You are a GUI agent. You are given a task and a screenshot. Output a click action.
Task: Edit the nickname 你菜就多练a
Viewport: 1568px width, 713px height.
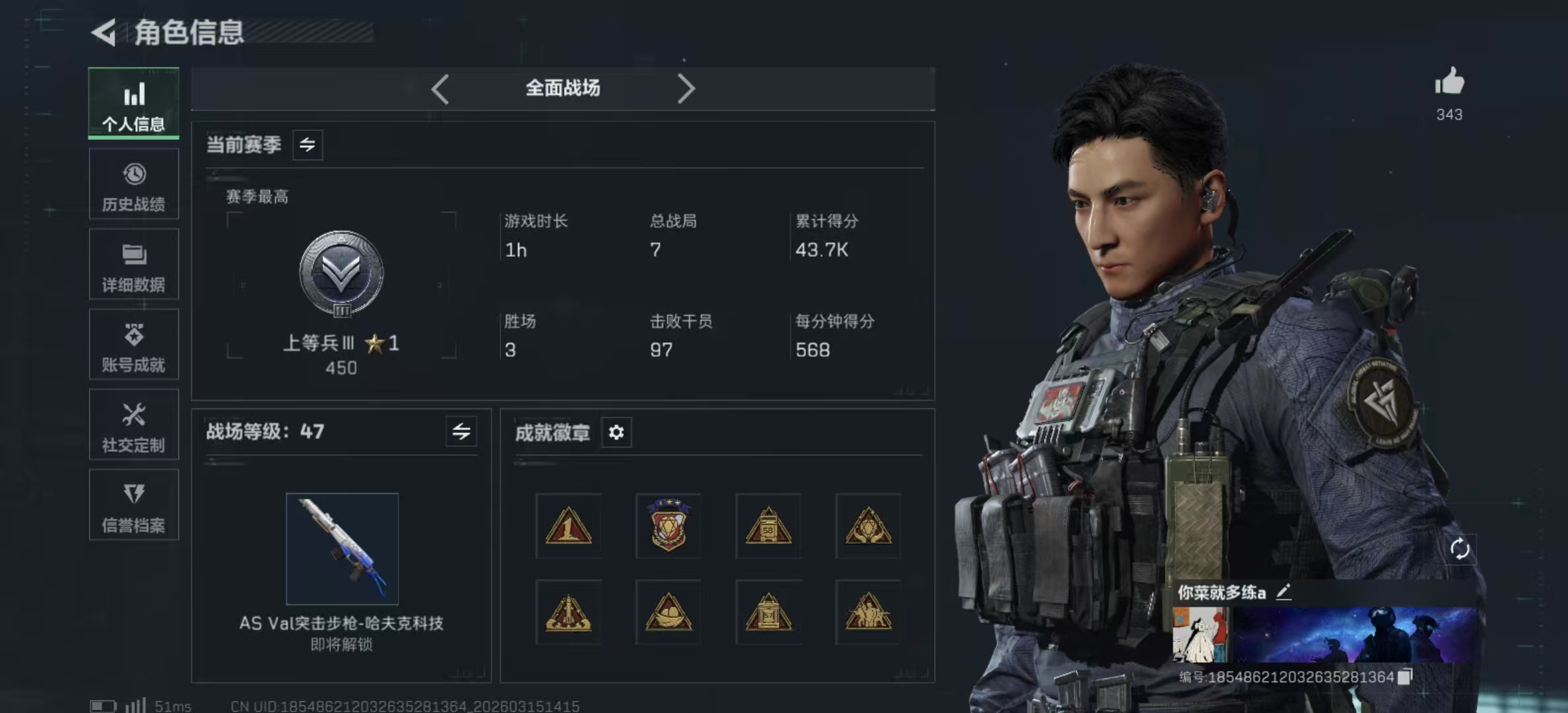tap(1284, 592)
